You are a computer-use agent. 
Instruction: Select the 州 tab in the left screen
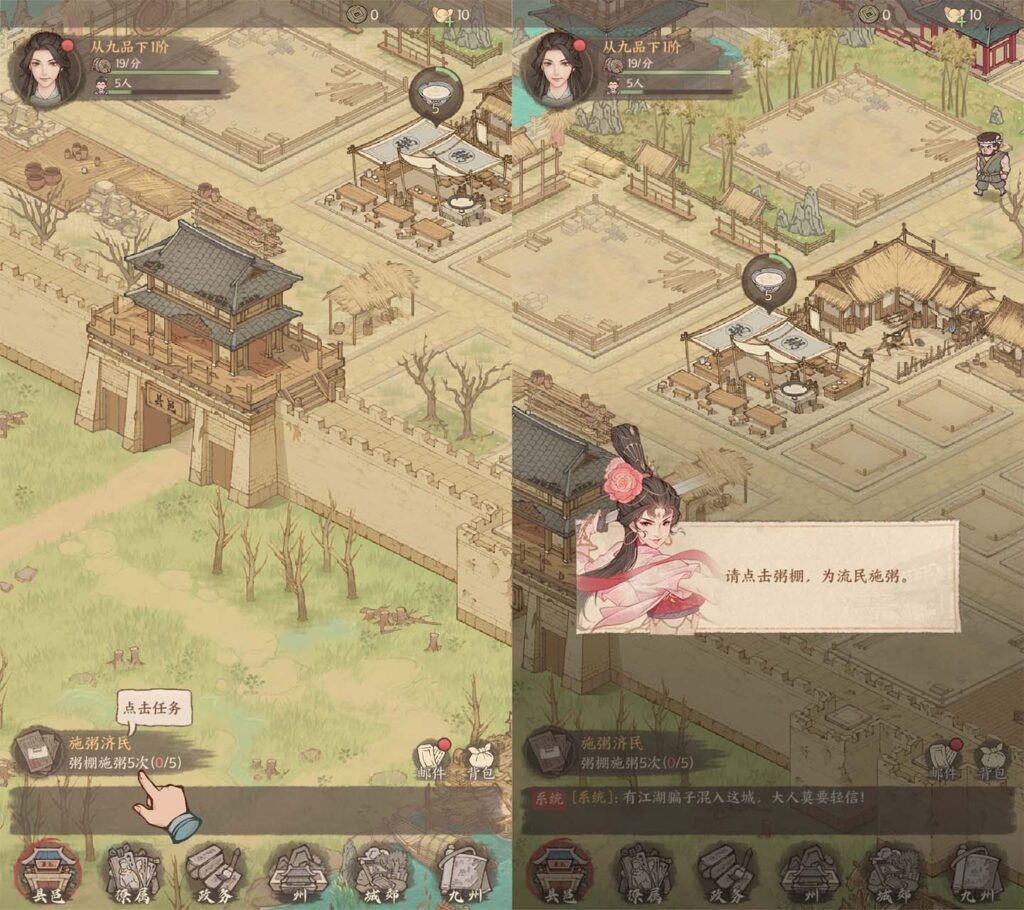[294, 871]
